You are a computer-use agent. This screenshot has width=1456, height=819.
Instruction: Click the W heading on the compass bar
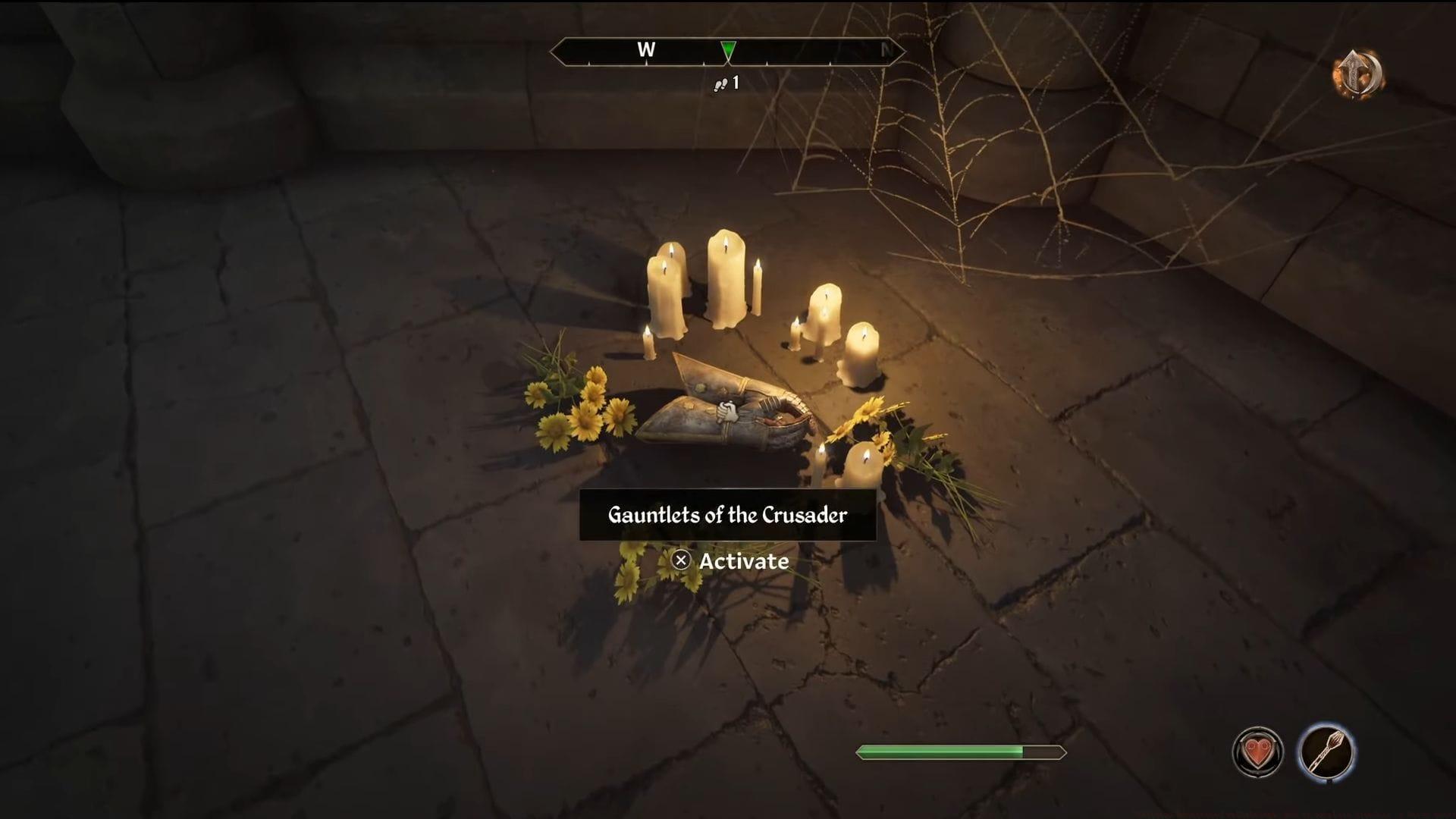646,50
